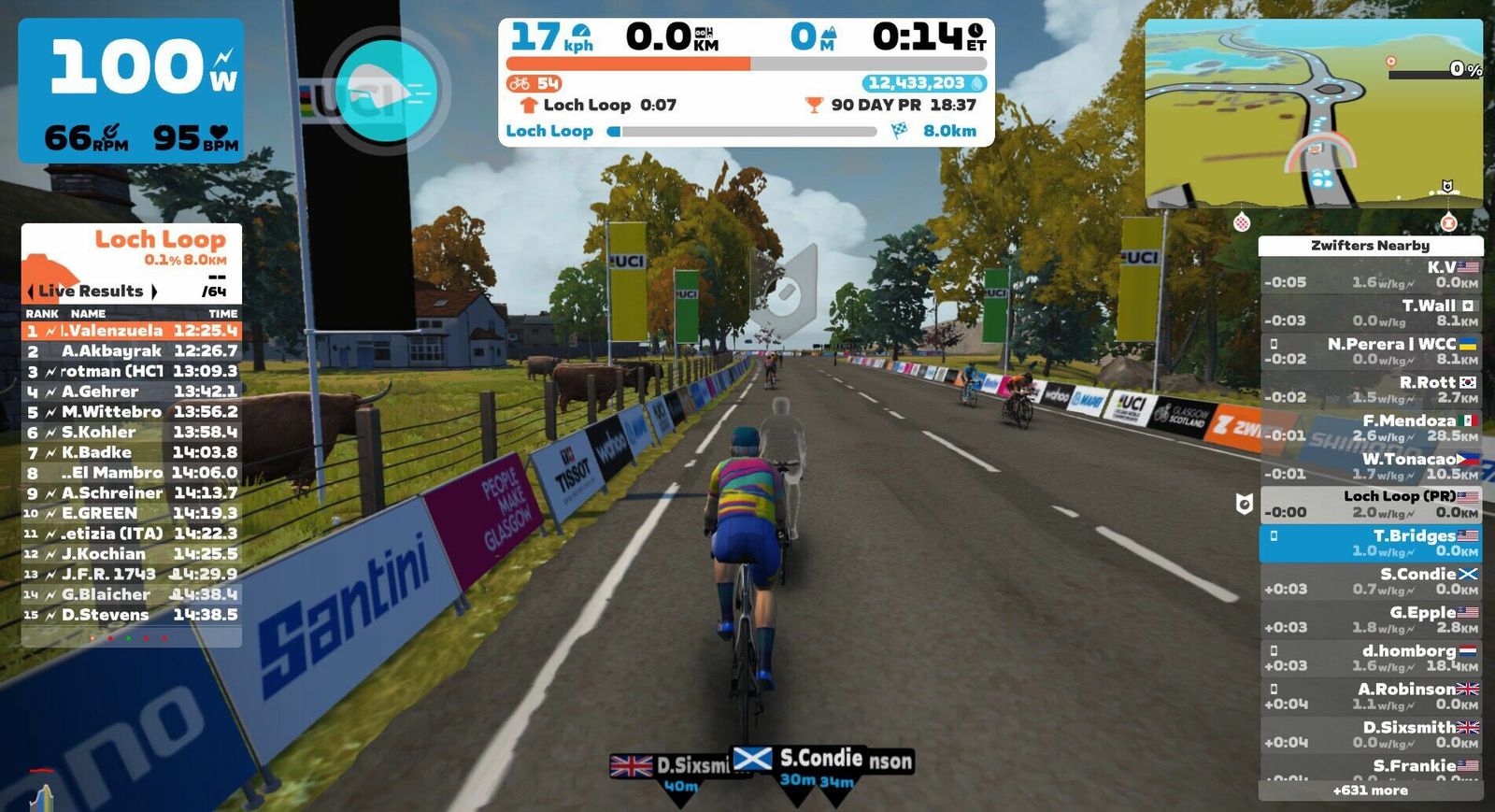The image size is (1495, 812).
Task: Select A.Robinson from the nearby riders
Action: coord(1371,696)
